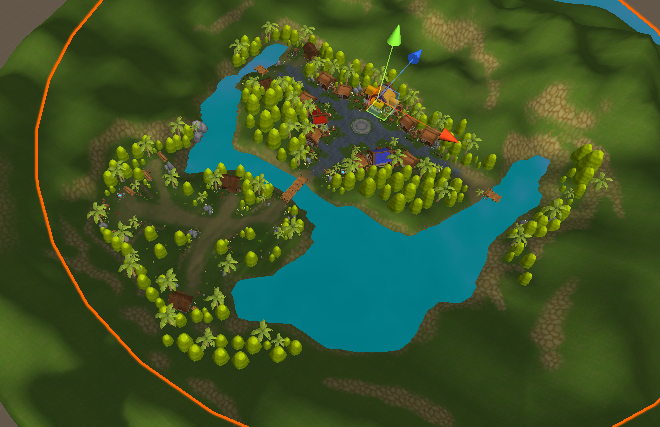Click the green Y-axis gizmo arrow

tap(395, 36)
